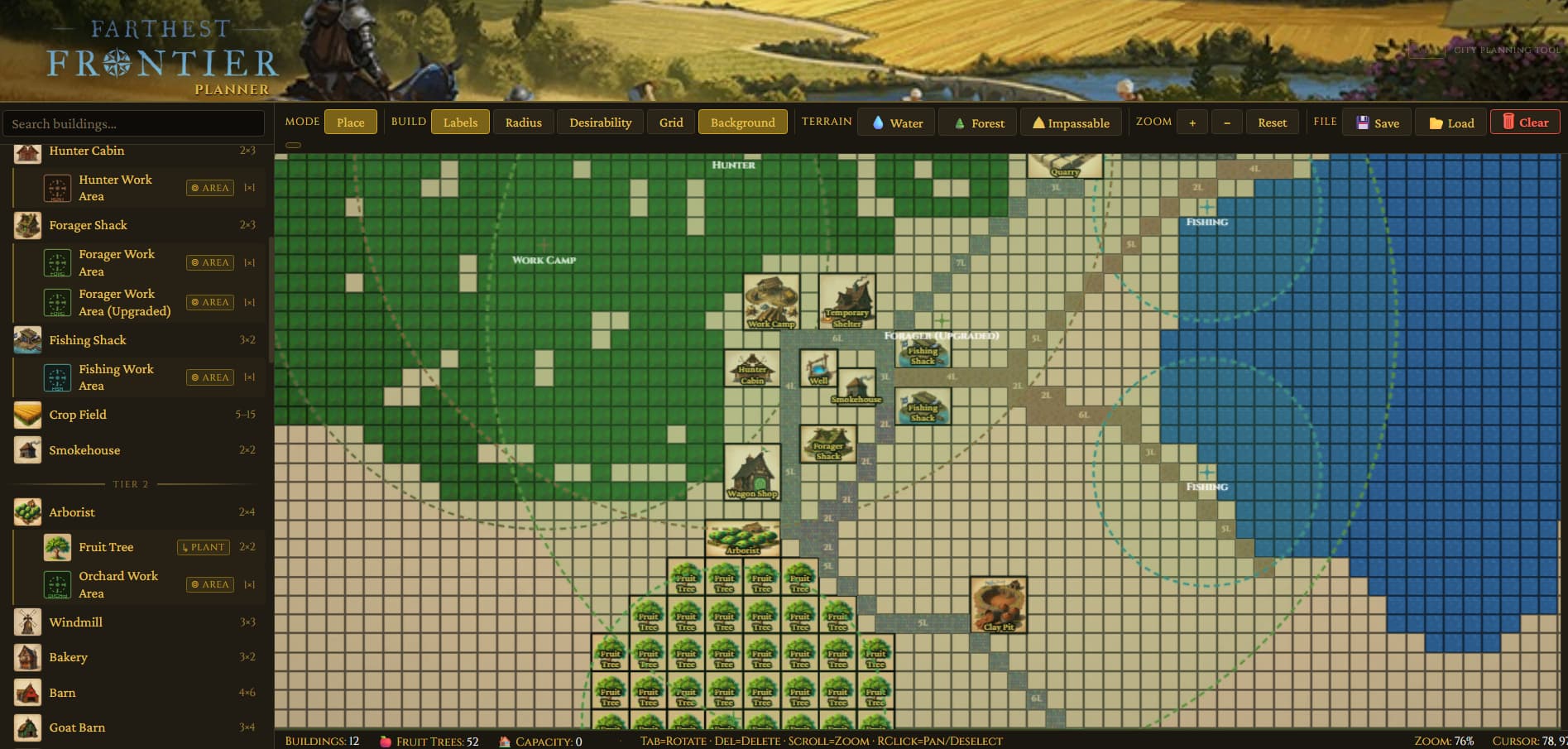Choose Fruit Tree from Arborist list
The width and height of the screenshot is (1568, 749).
(106, 547)
